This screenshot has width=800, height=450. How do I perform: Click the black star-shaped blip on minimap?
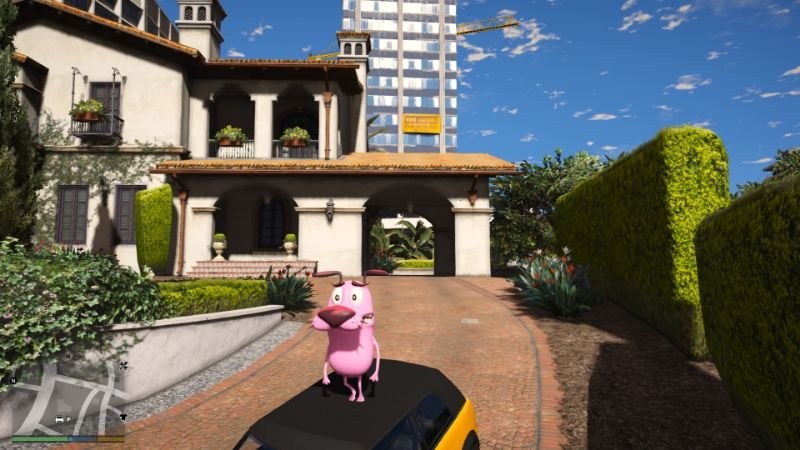click(x=123, y=366)
